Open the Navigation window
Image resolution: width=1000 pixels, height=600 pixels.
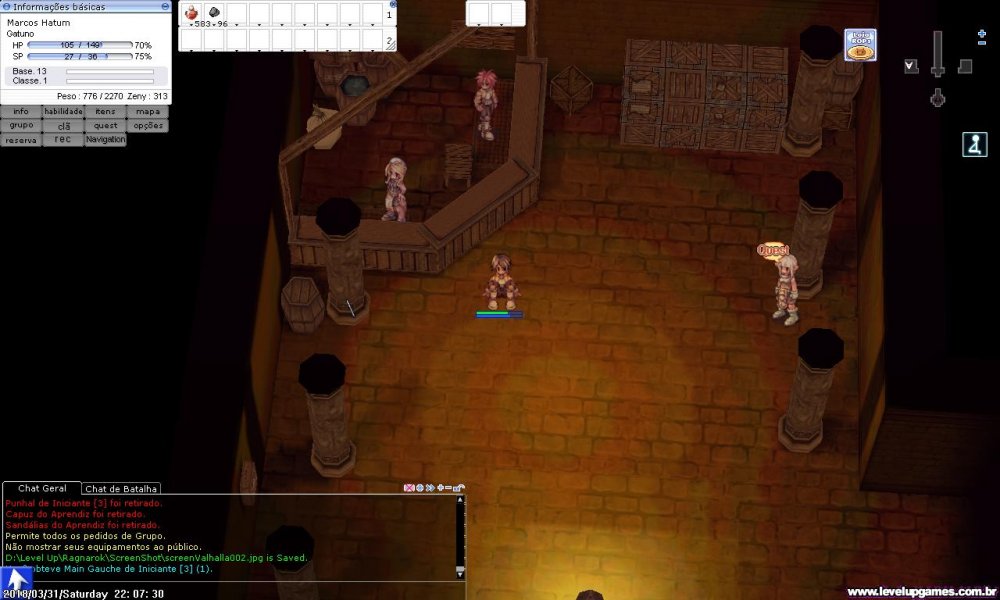105,140
